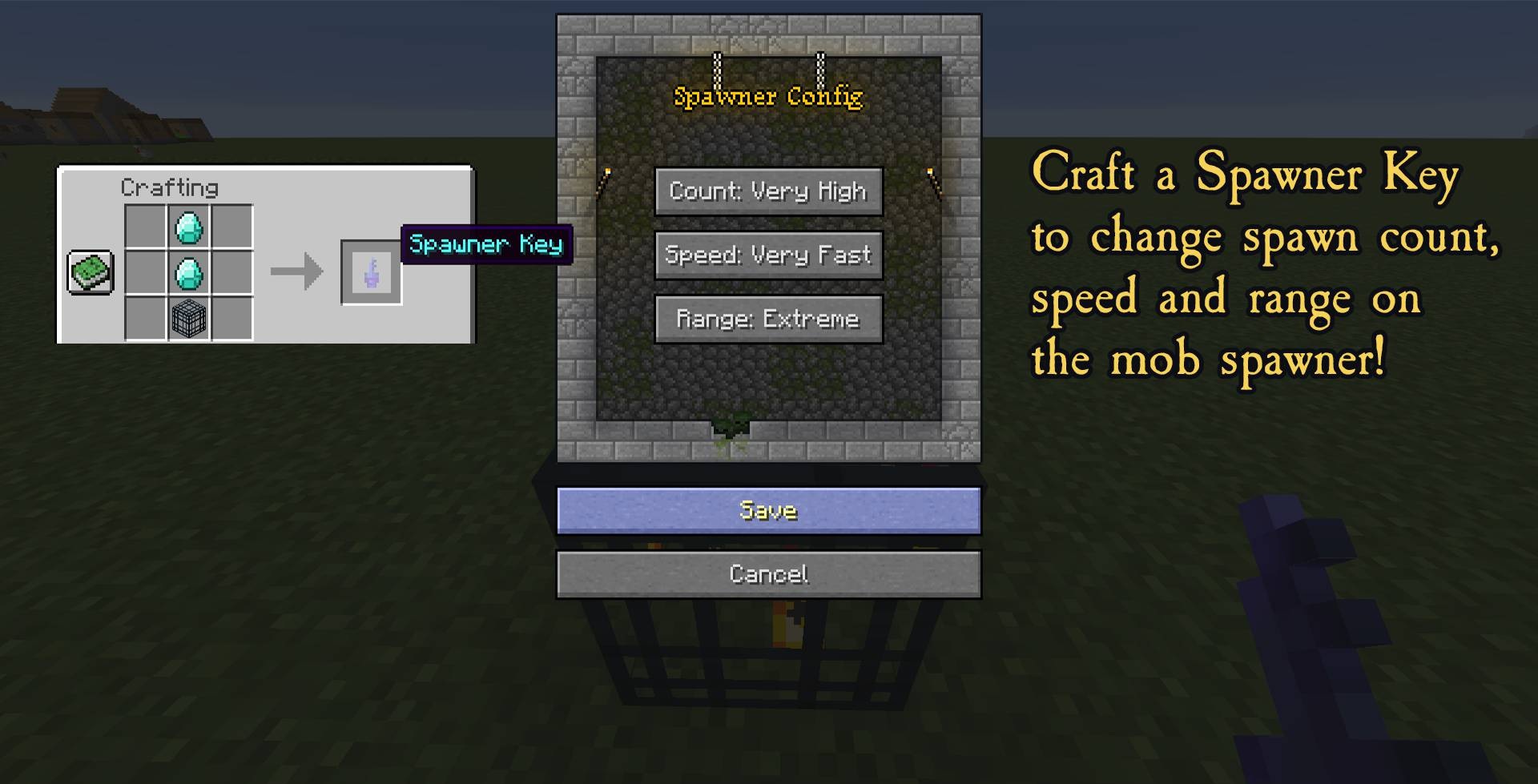Select the Spawner Config title header

pos(769,96)
